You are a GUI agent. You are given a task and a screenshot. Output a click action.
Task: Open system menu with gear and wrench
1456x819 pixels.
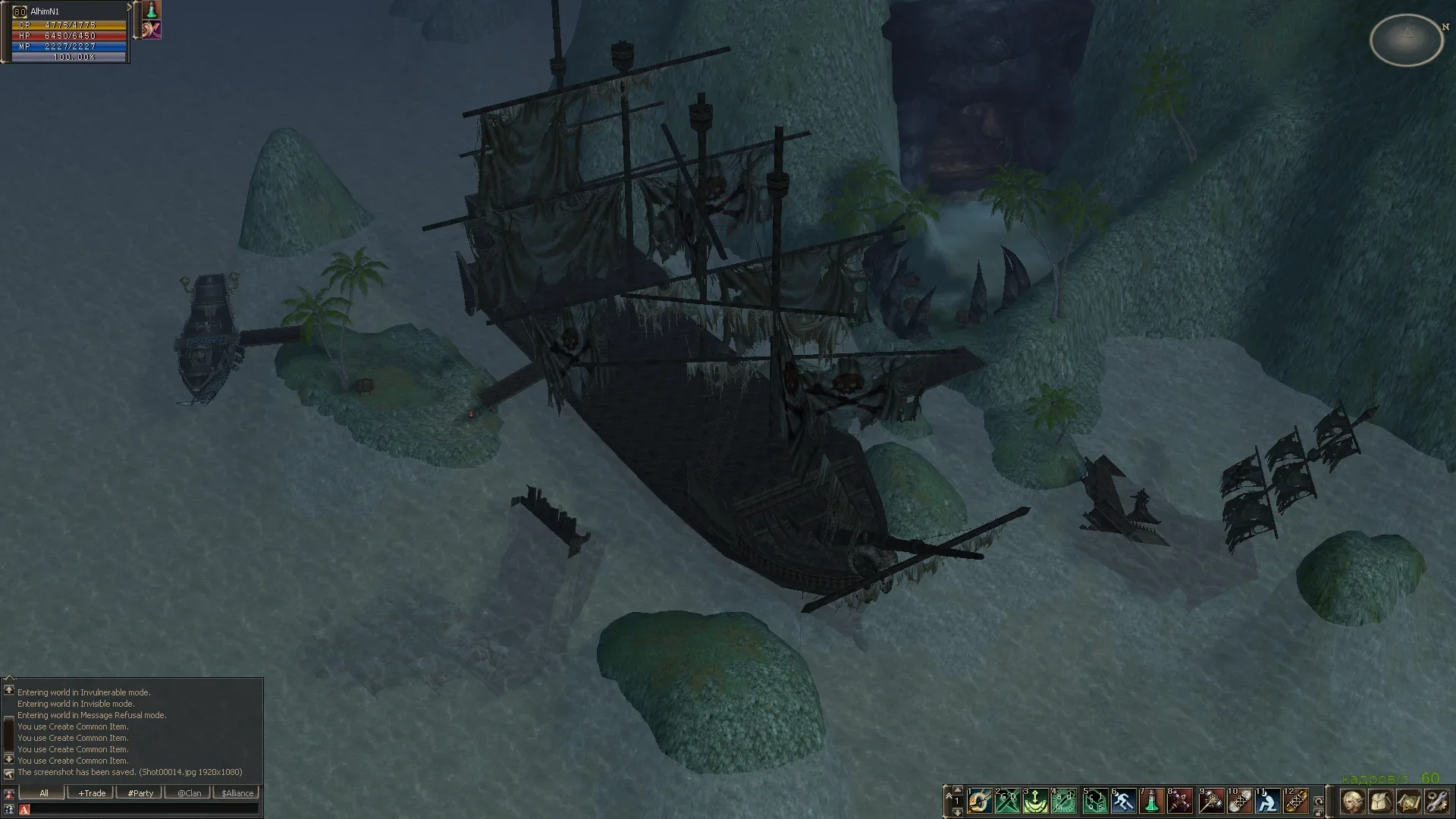click(1438, 802)
